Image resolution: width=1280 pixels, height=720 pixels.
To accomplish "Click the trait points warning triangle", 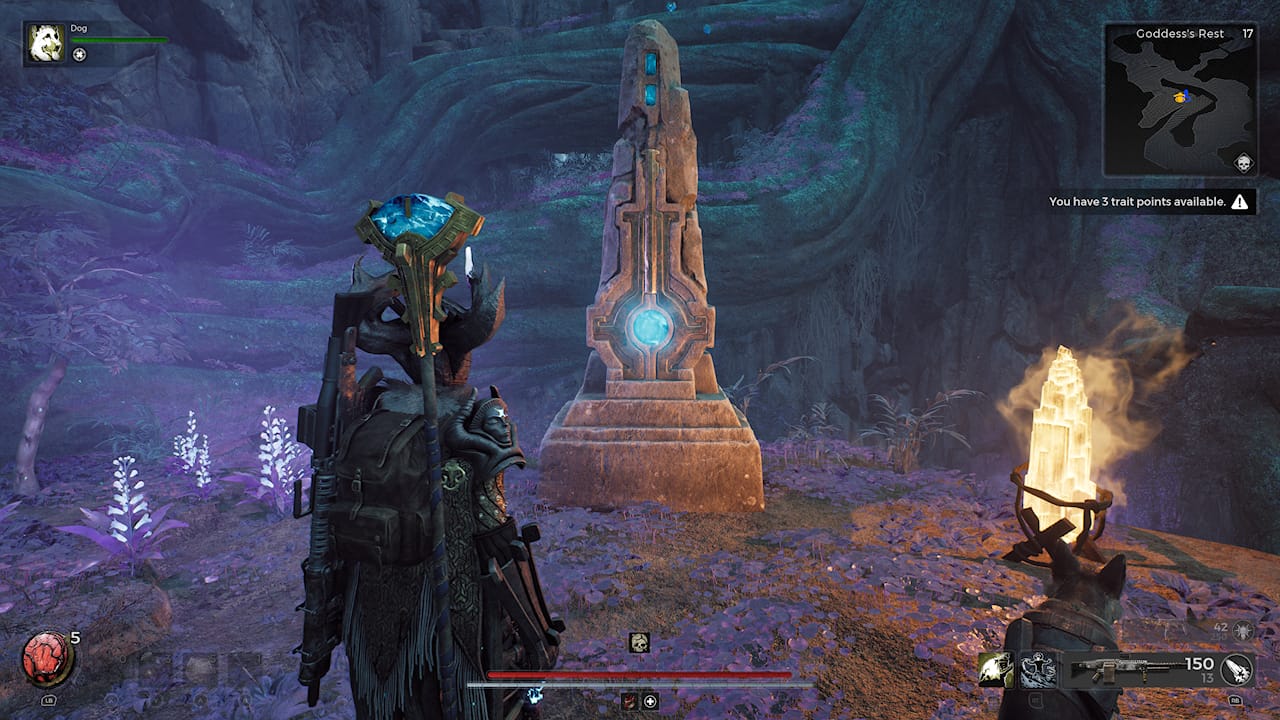I will (1241, 201).
